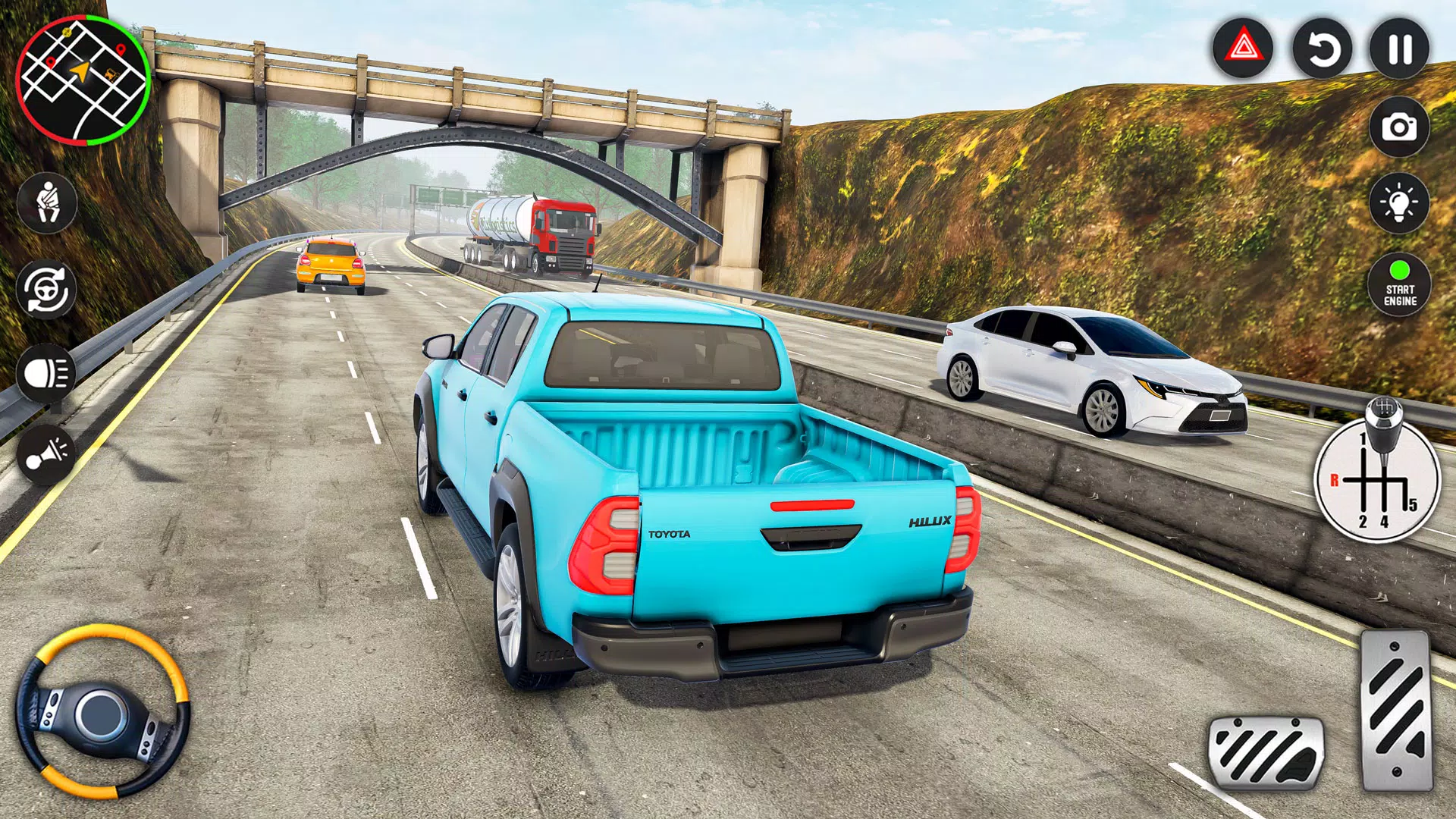1456x819 pixels.
Task: Pause the game
Action: click(x=1399, y=49)
